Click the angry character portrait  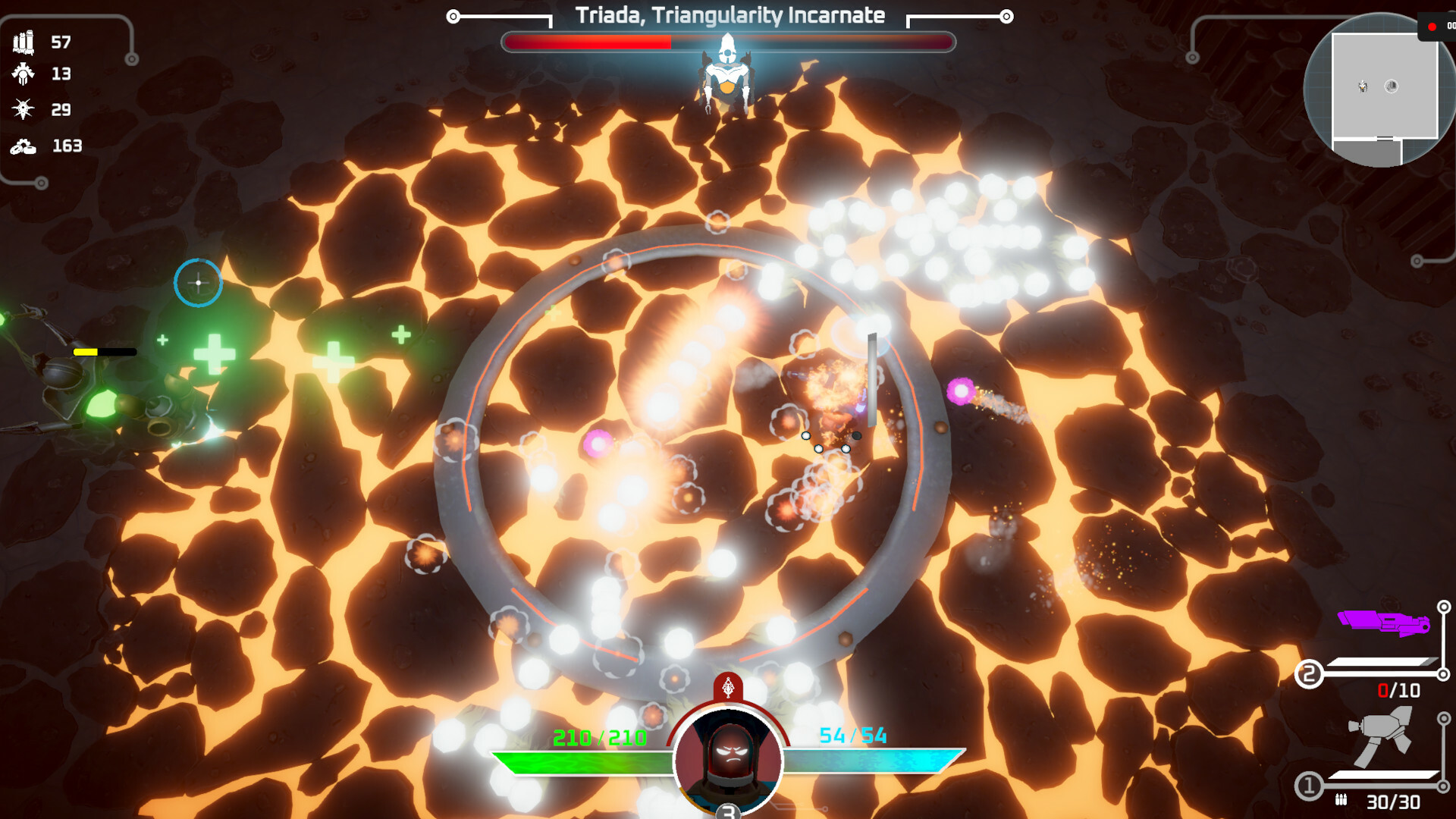coord(728,760)
